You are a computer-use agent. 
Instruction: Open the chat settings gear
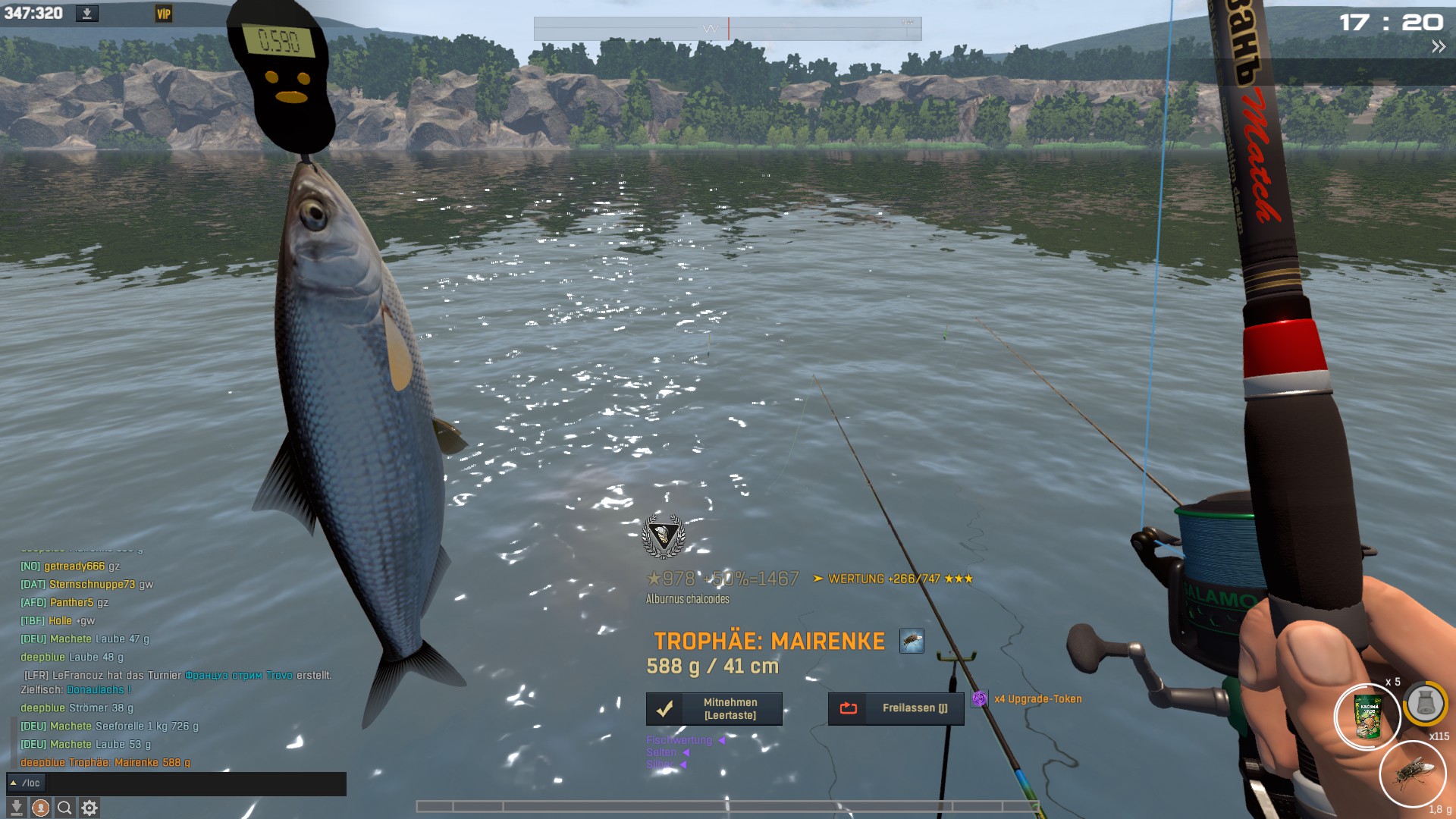coord(89,808)
